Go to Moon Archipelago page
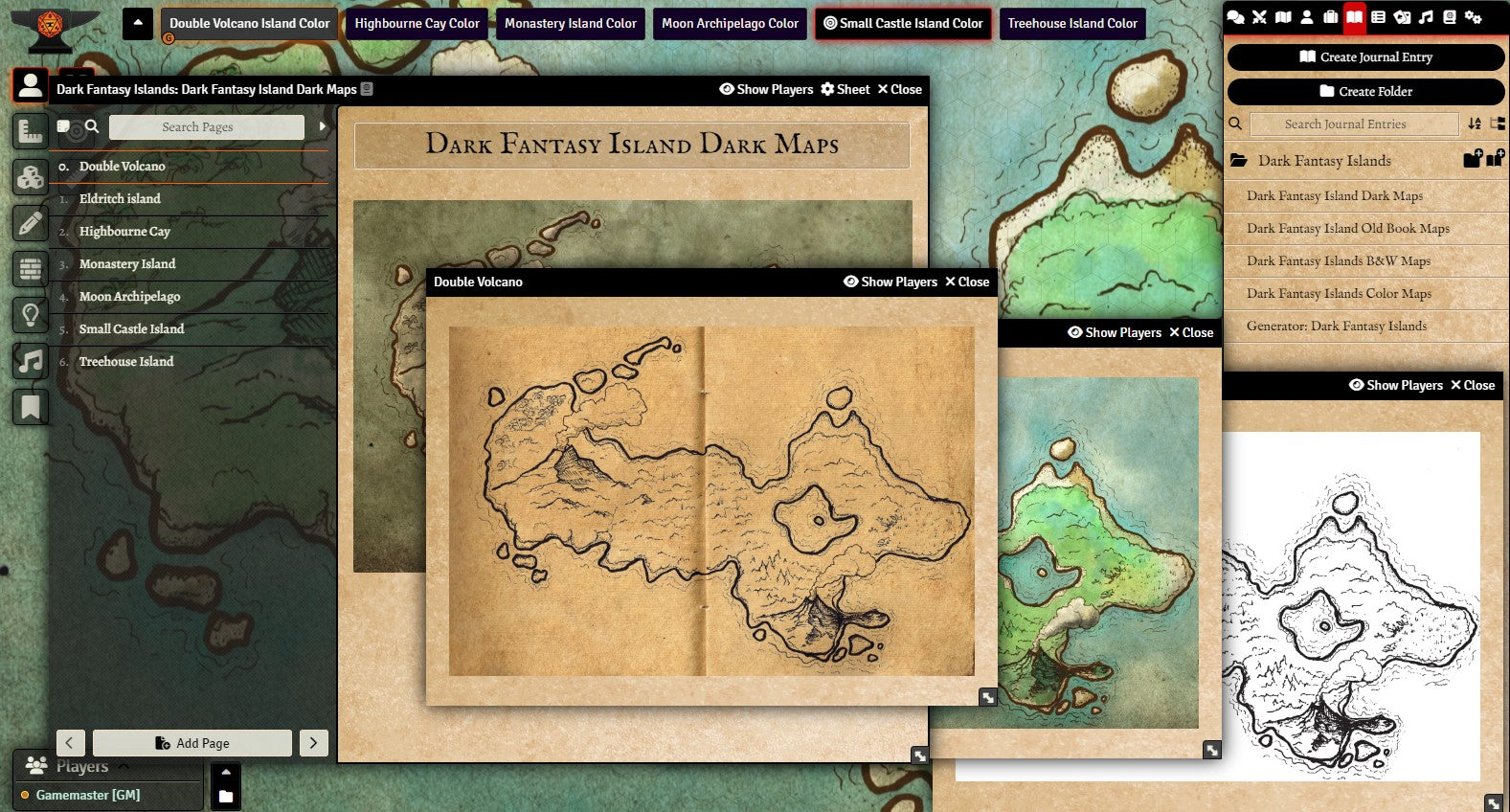Screen dimensions: 1510x812 pos(129,297)
